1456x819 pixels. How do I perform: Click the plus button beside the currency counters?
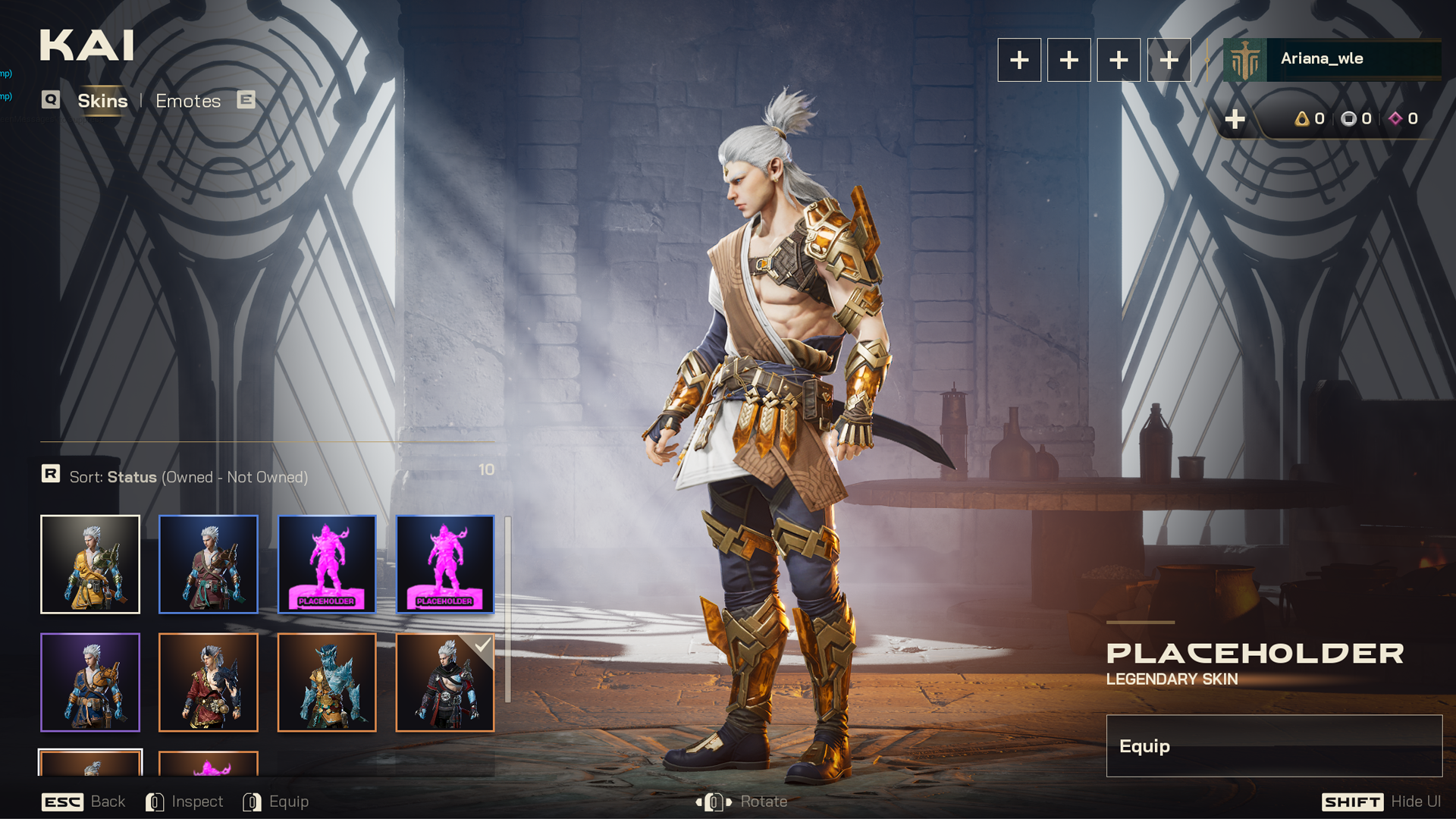(x=1235, y=119)
